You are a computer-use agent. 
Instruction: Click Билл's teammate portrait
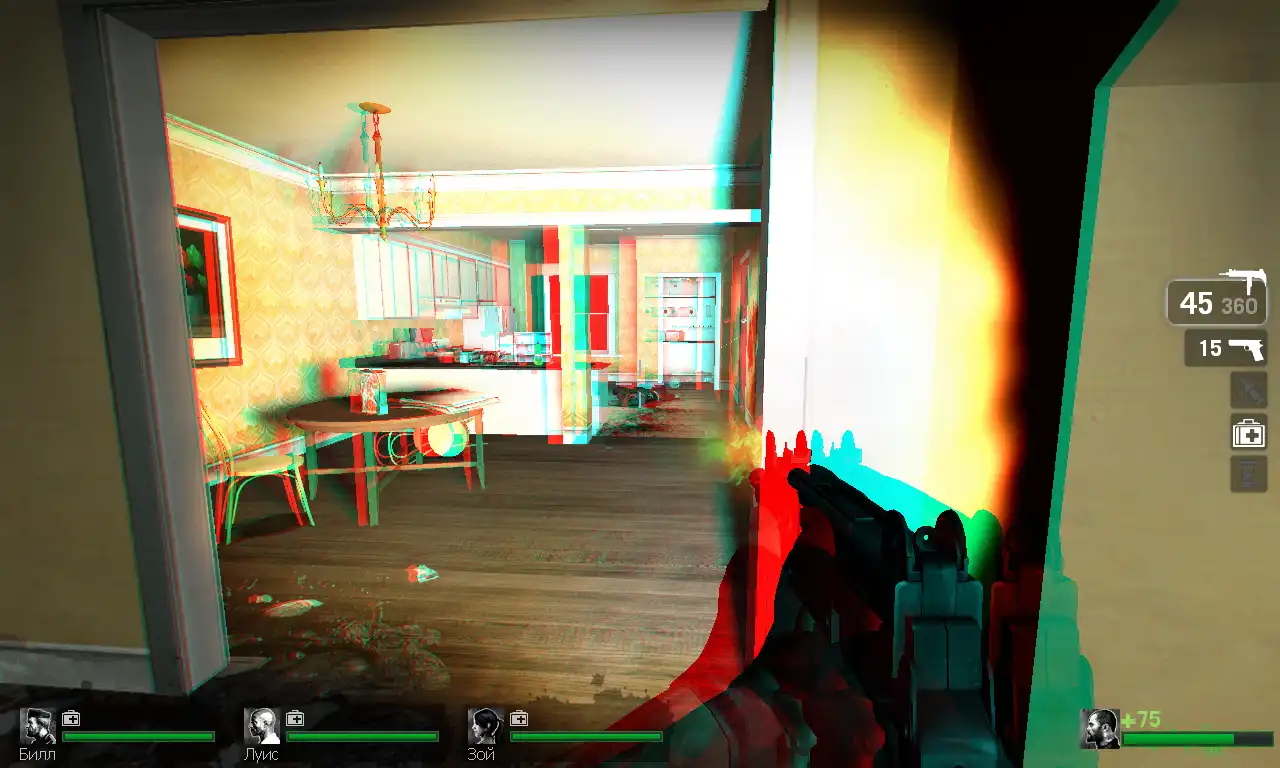(x=39, y=727)
